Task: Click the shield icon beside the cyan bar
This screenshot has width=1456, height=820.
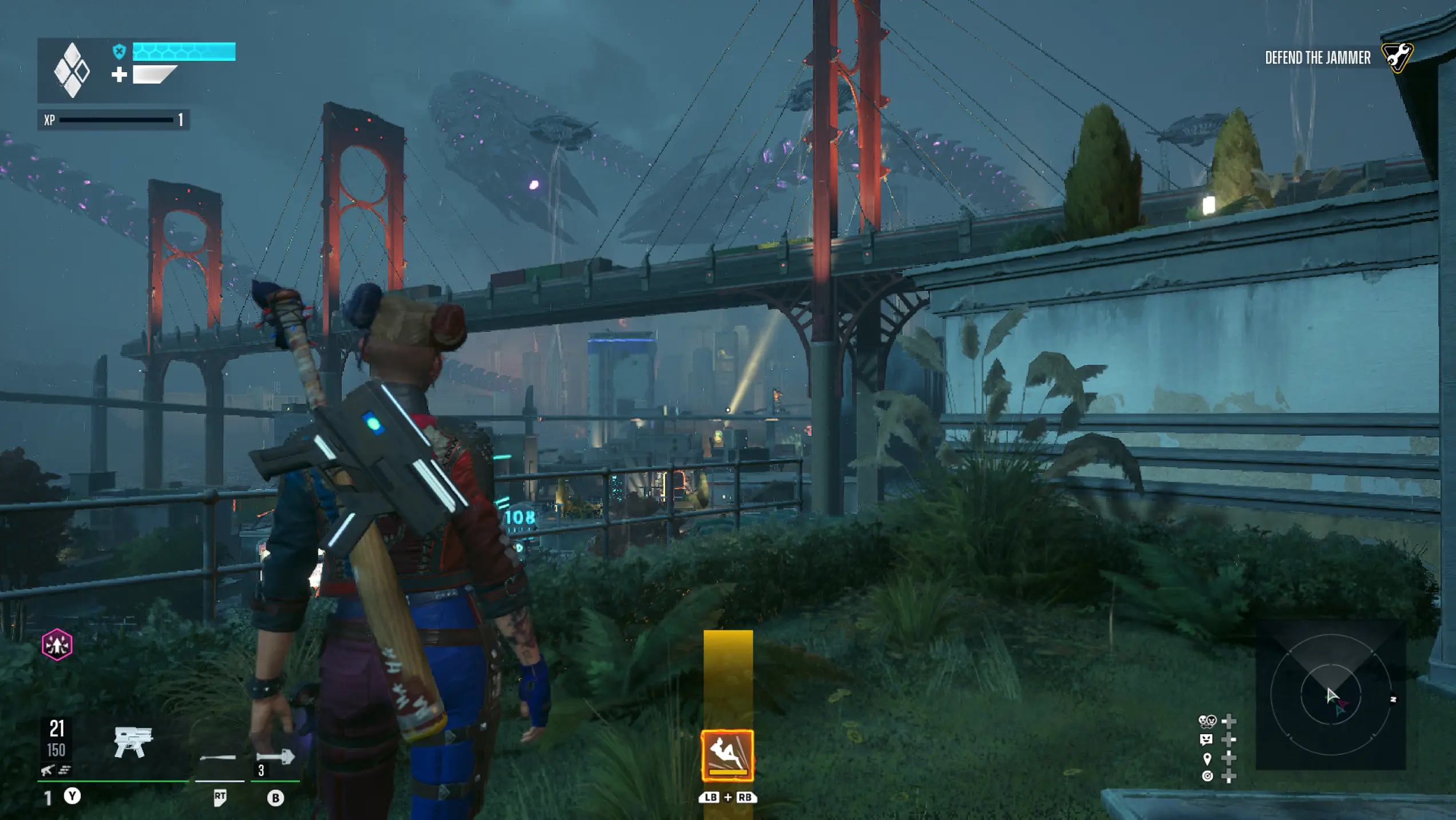Action: pyautogui.click(x=119, y=52)
